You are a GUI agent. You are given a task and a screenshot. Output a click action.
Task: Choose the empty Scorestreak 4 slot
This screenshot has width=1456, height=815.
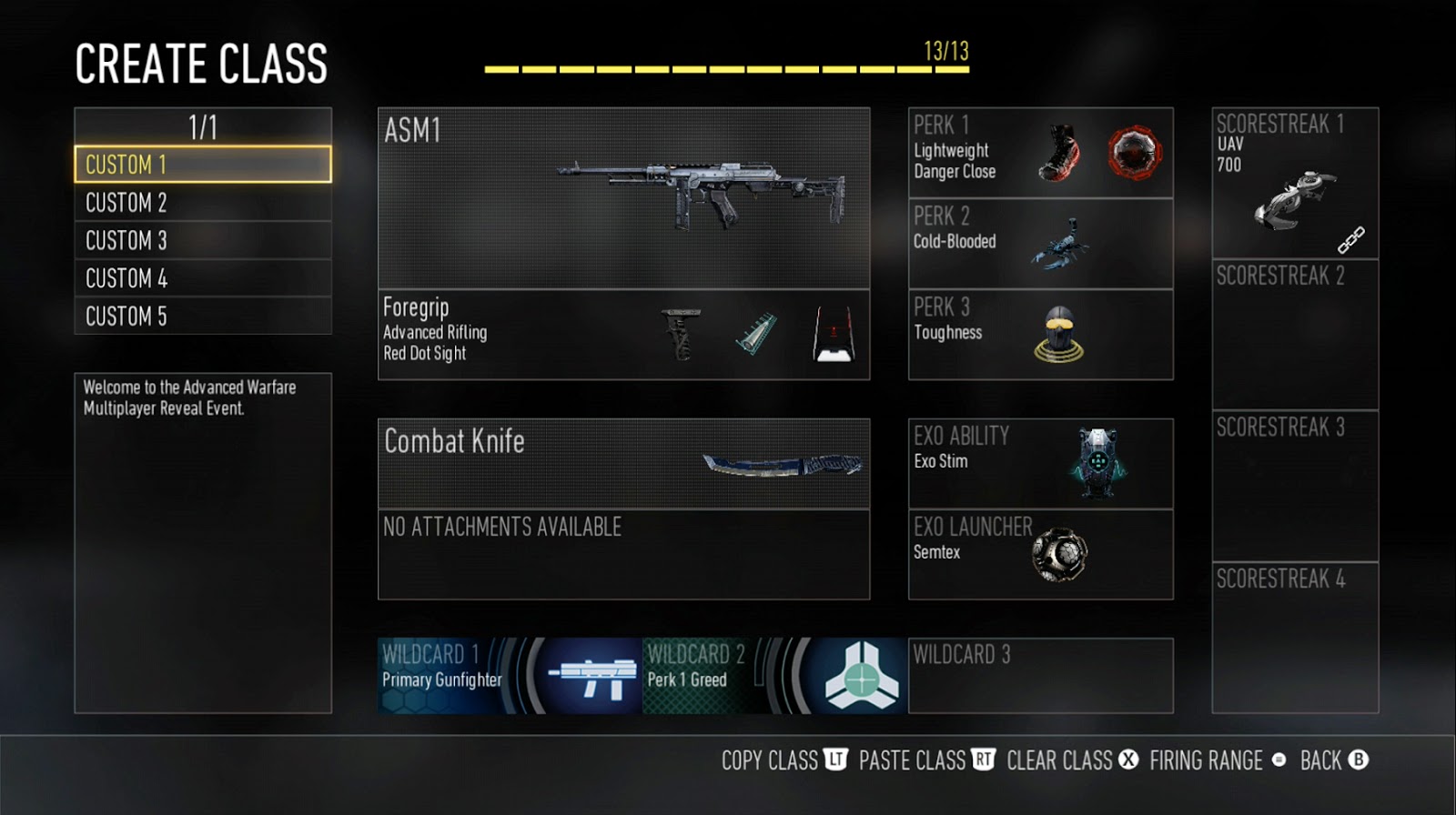[x=1294, y=637]
